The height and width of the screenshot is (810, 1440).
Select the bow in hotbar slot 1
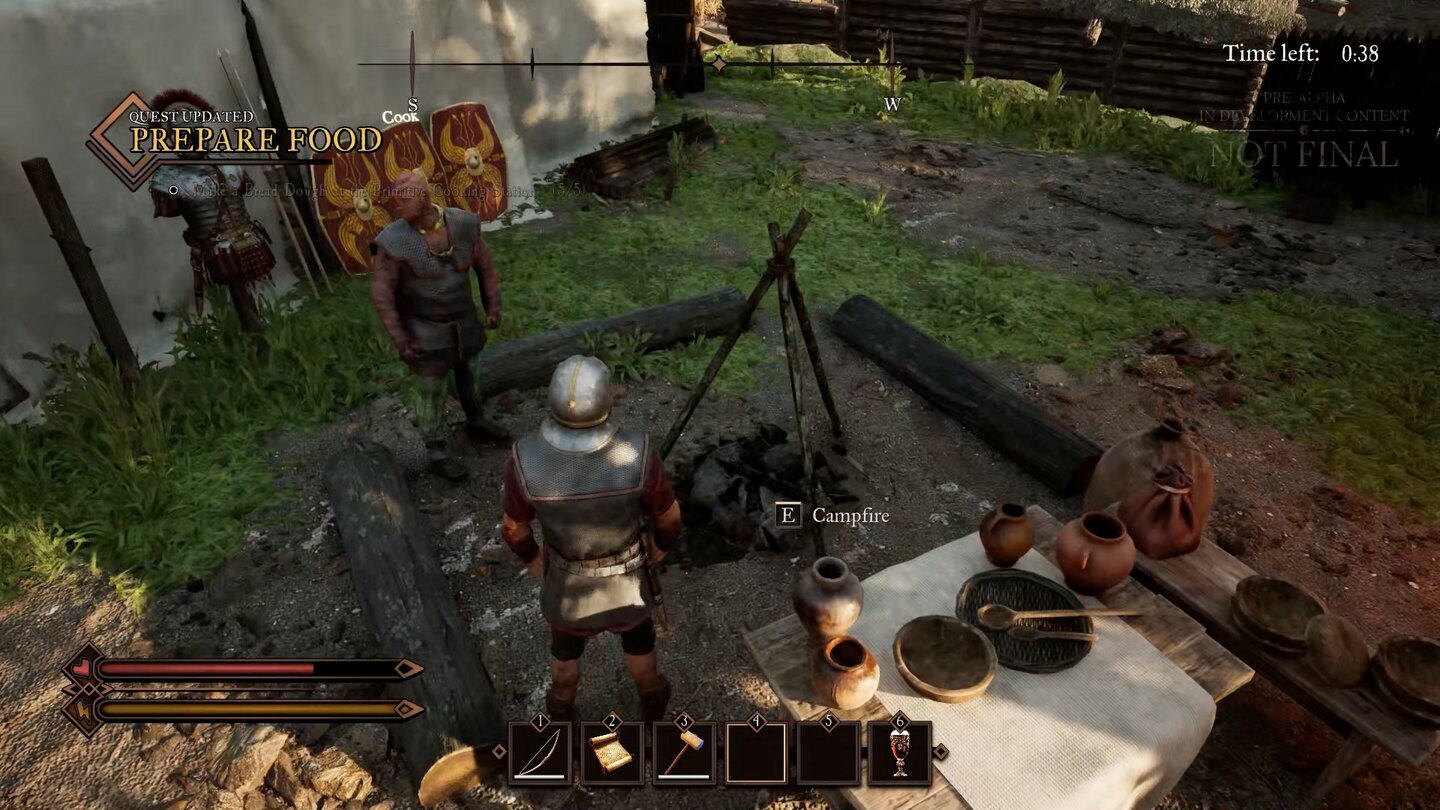click(x=539, y=752)
